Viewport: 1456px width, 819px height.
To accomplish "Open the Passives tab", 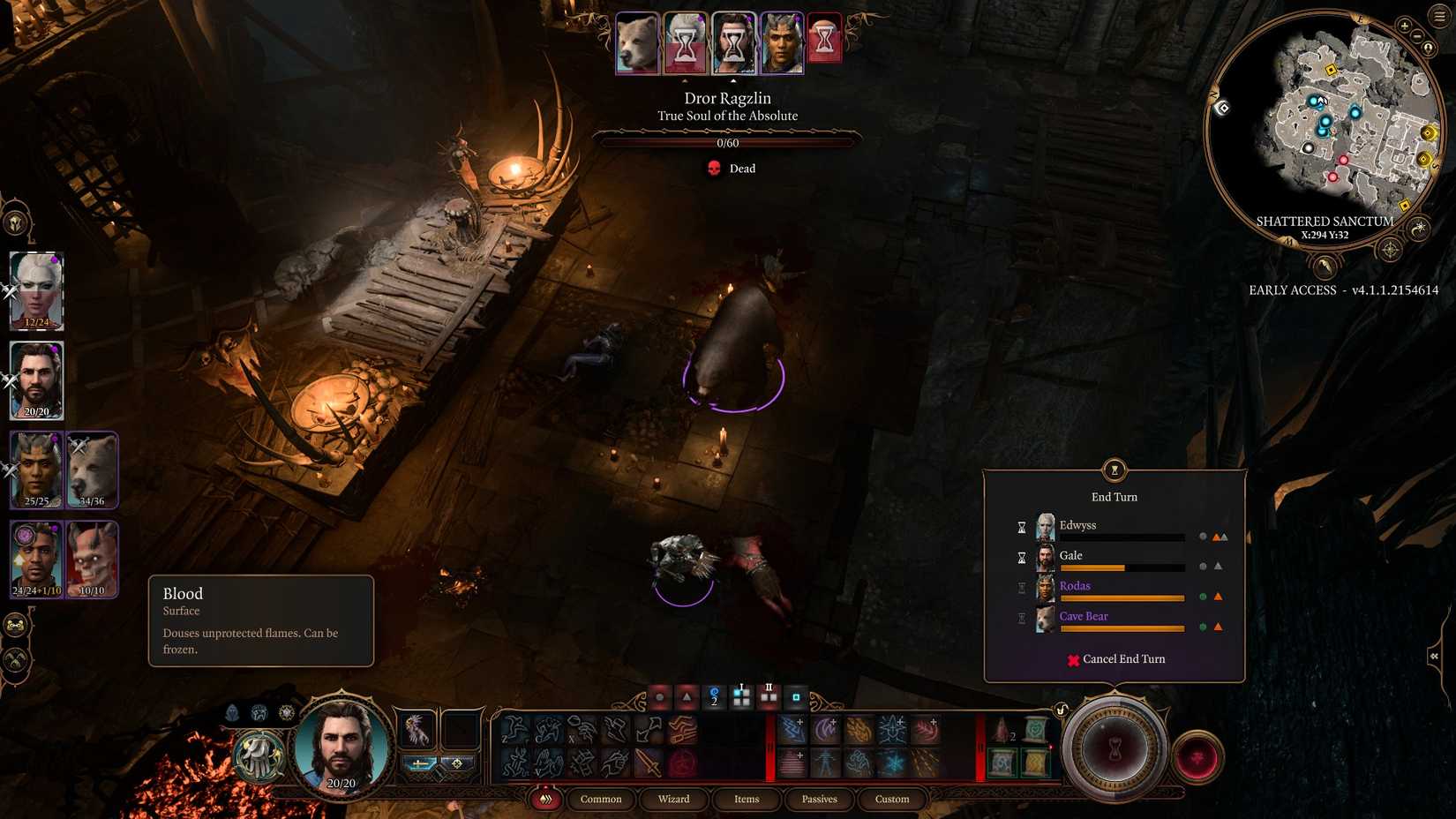I will click(819, 799).
